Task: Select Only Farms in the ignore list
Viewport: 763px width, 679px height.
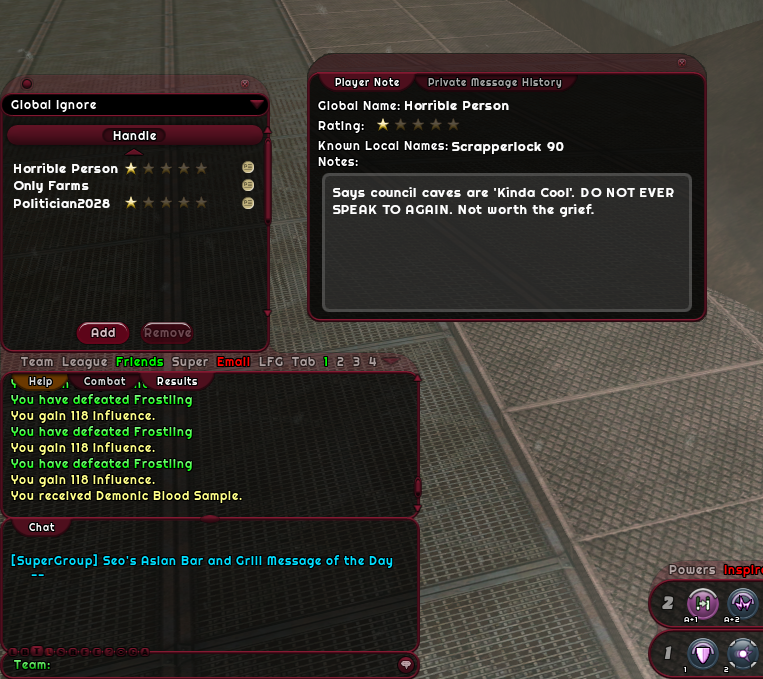Action: (x=51, y=186)
